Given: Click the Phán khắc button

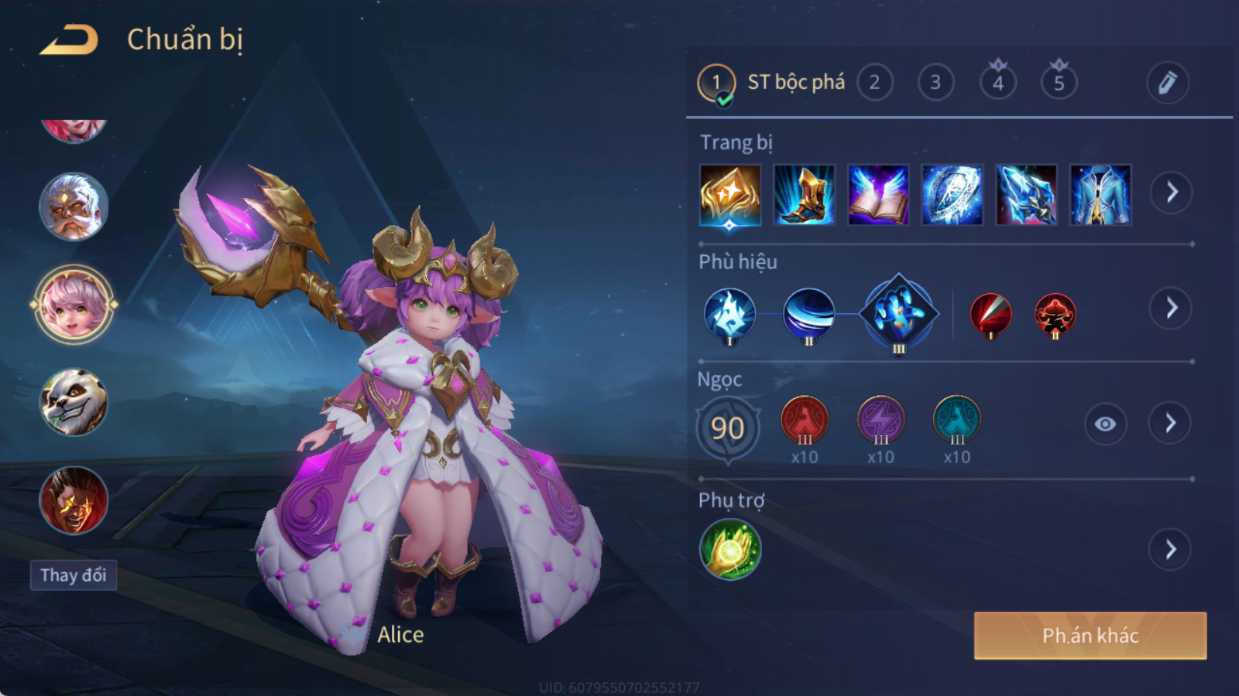Looking at the screenshot, I should [x=1090, y=636].
